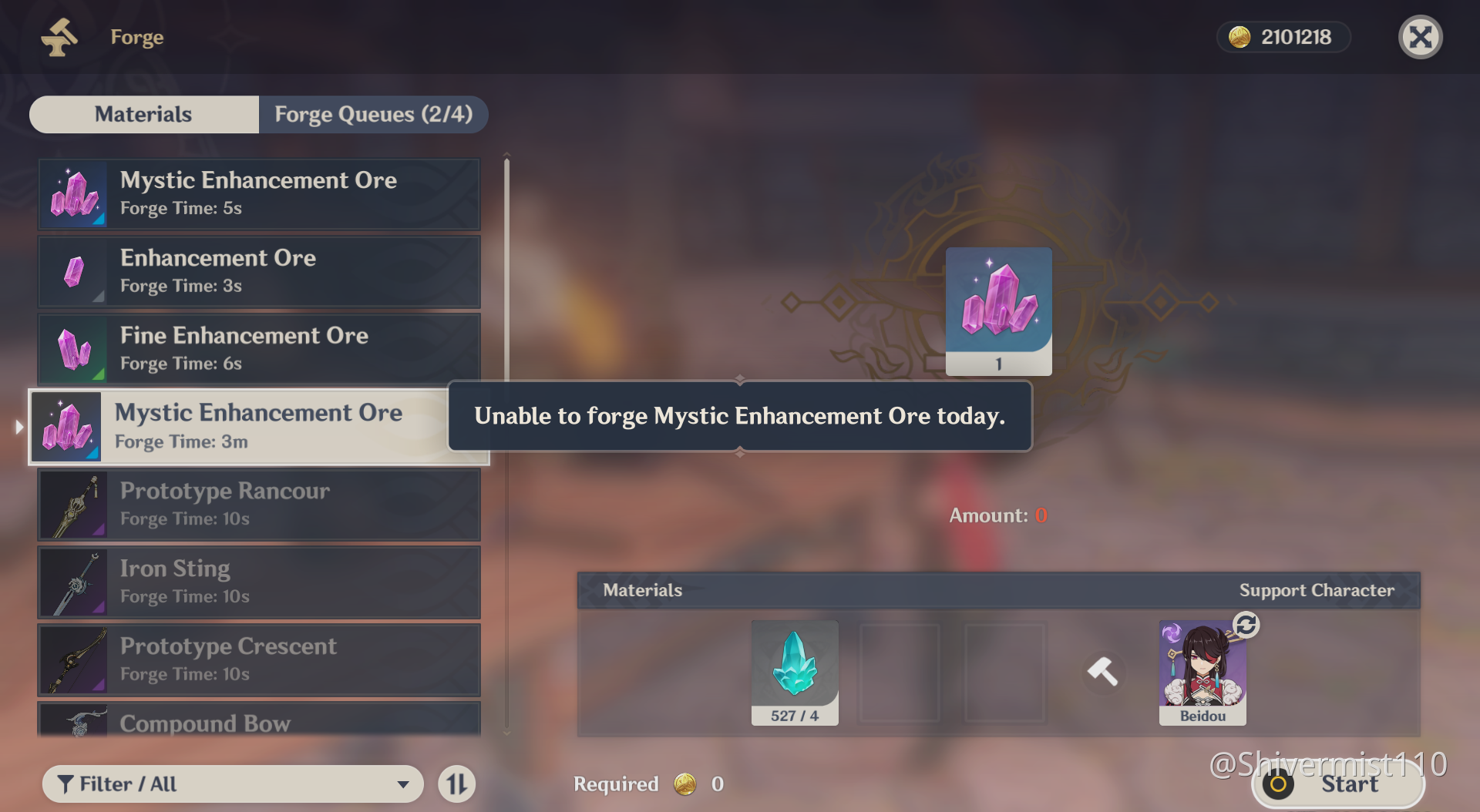Select the Prototype Crescent bow entry
This screenshot has width=1480, height=812.
(258, 659)
